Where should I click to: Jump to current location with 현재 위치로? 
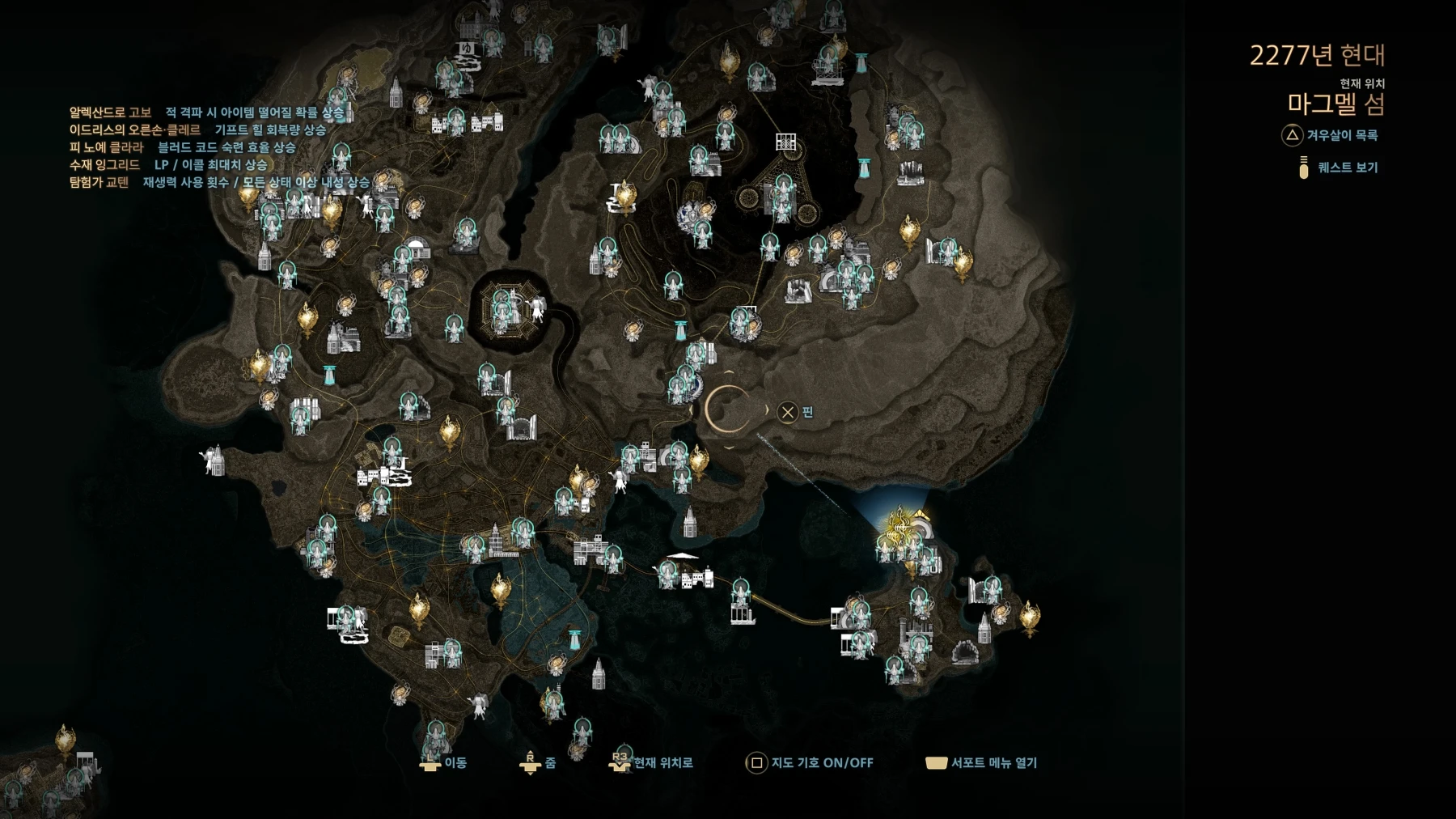(654, 762)
